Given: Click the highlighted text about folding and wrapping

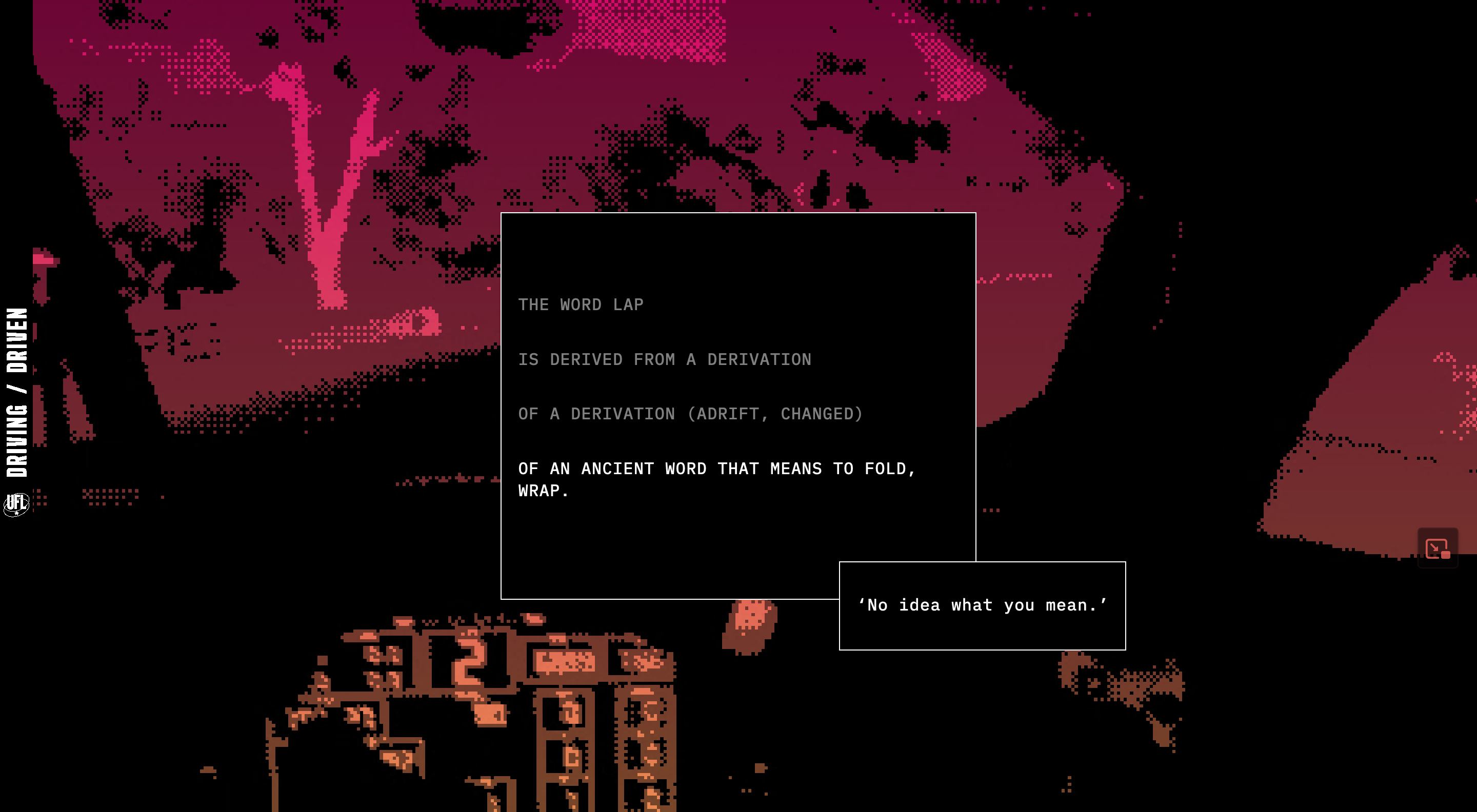Looking at the screenshot, I should click(x=717, y=478).
